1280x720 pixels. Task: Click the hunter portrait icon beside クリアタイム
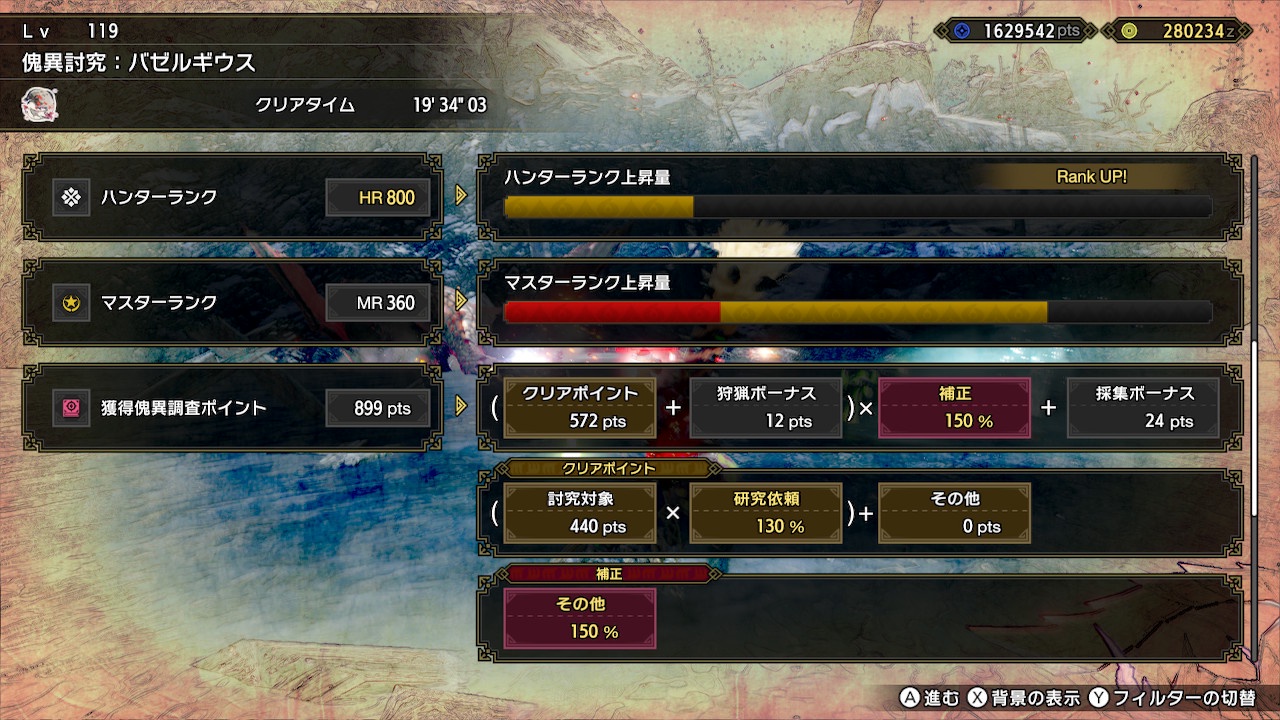(x=40, y=104)
